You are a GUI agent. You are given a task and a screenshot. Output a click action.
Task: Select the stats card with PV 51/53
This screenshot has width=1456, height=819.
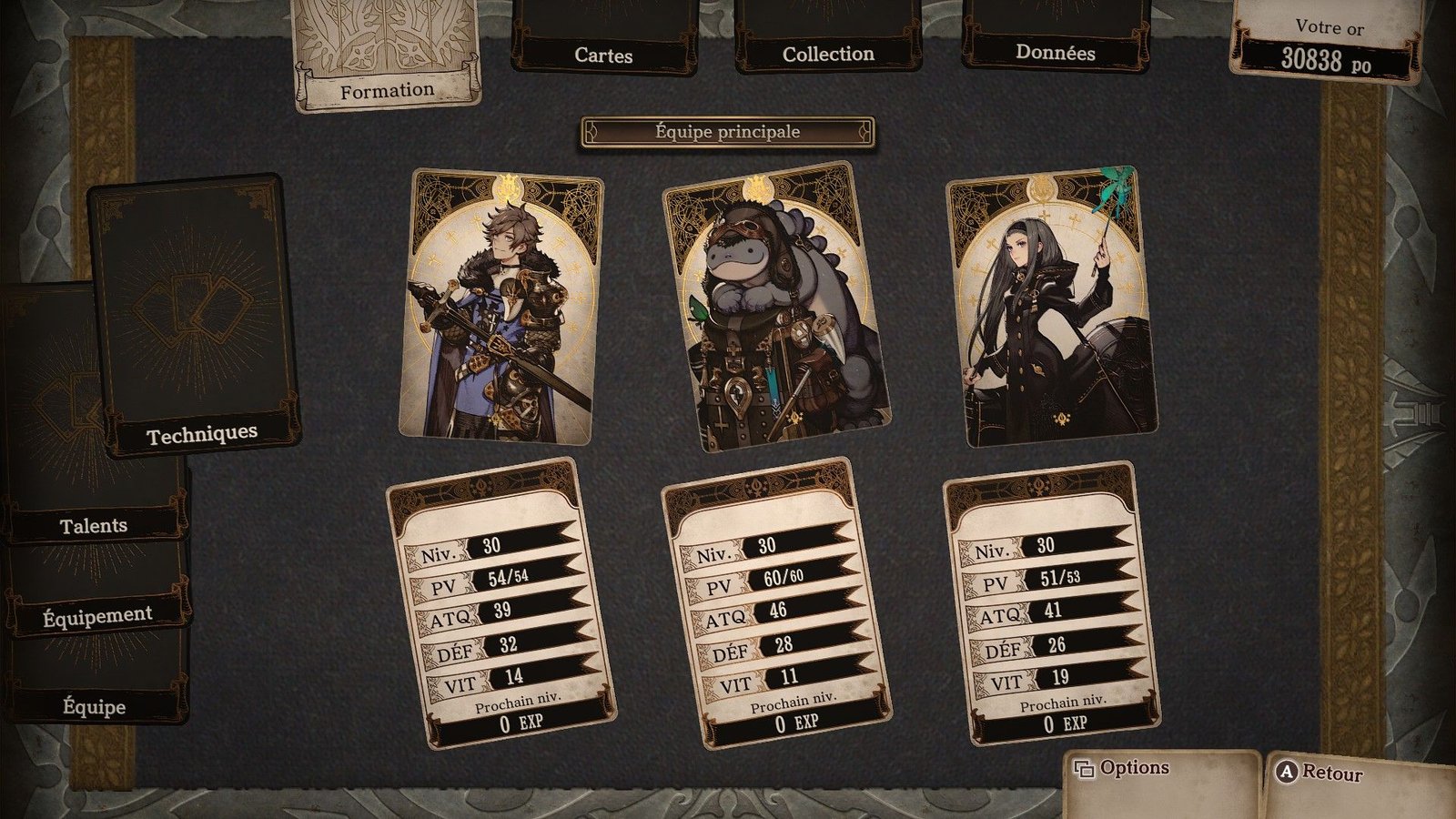coord(1050,604)
